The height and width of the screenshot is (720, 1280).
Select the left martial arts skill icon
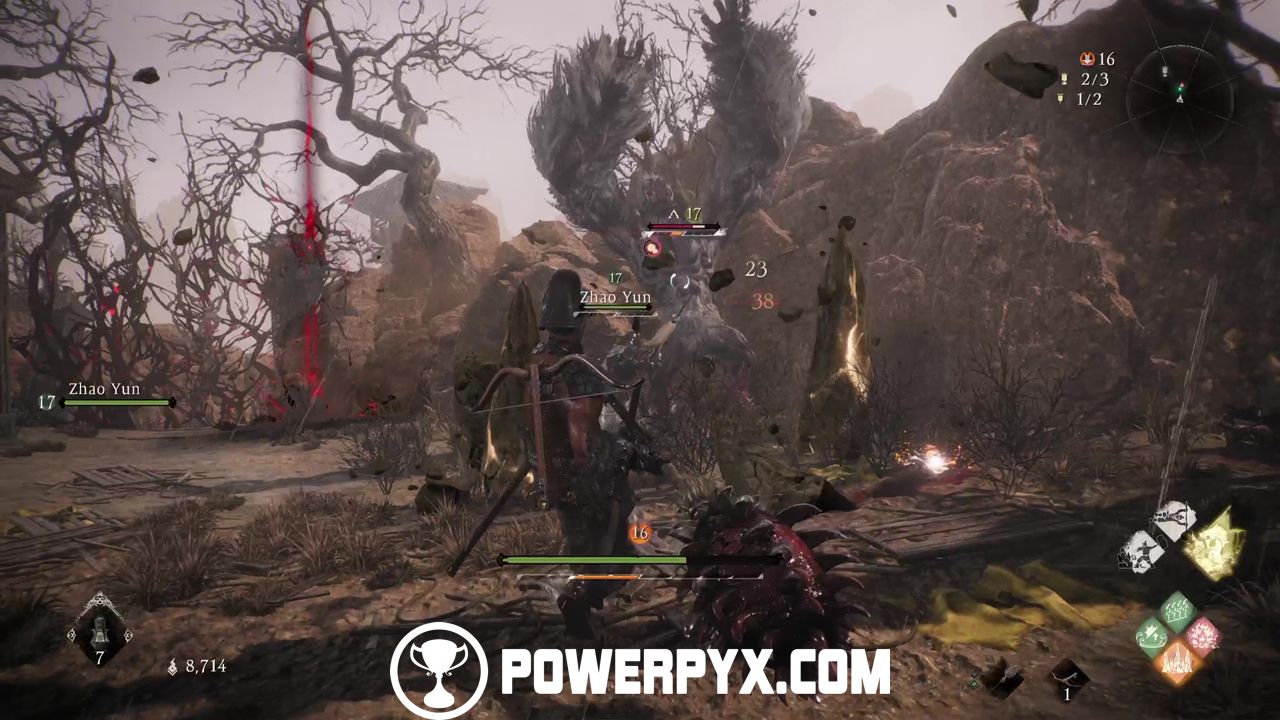[x=1142, y=549]
